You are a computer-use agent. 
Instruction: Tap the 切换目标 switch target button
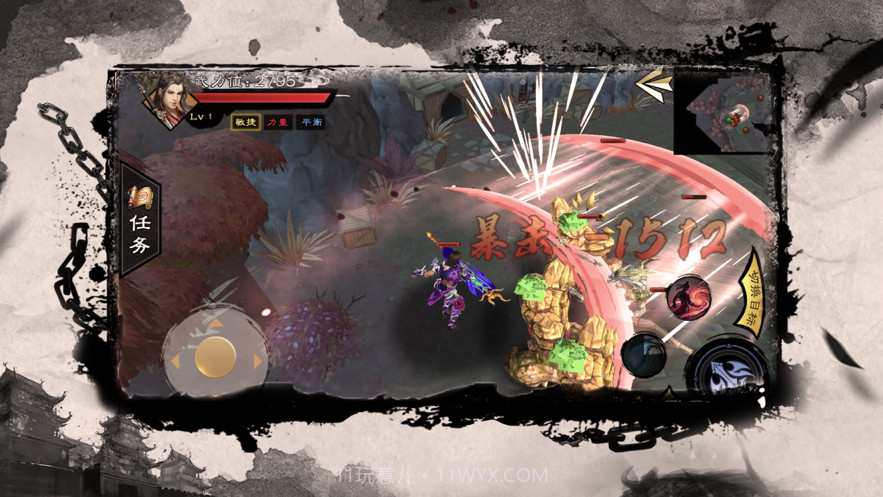(x=751, y=292)
